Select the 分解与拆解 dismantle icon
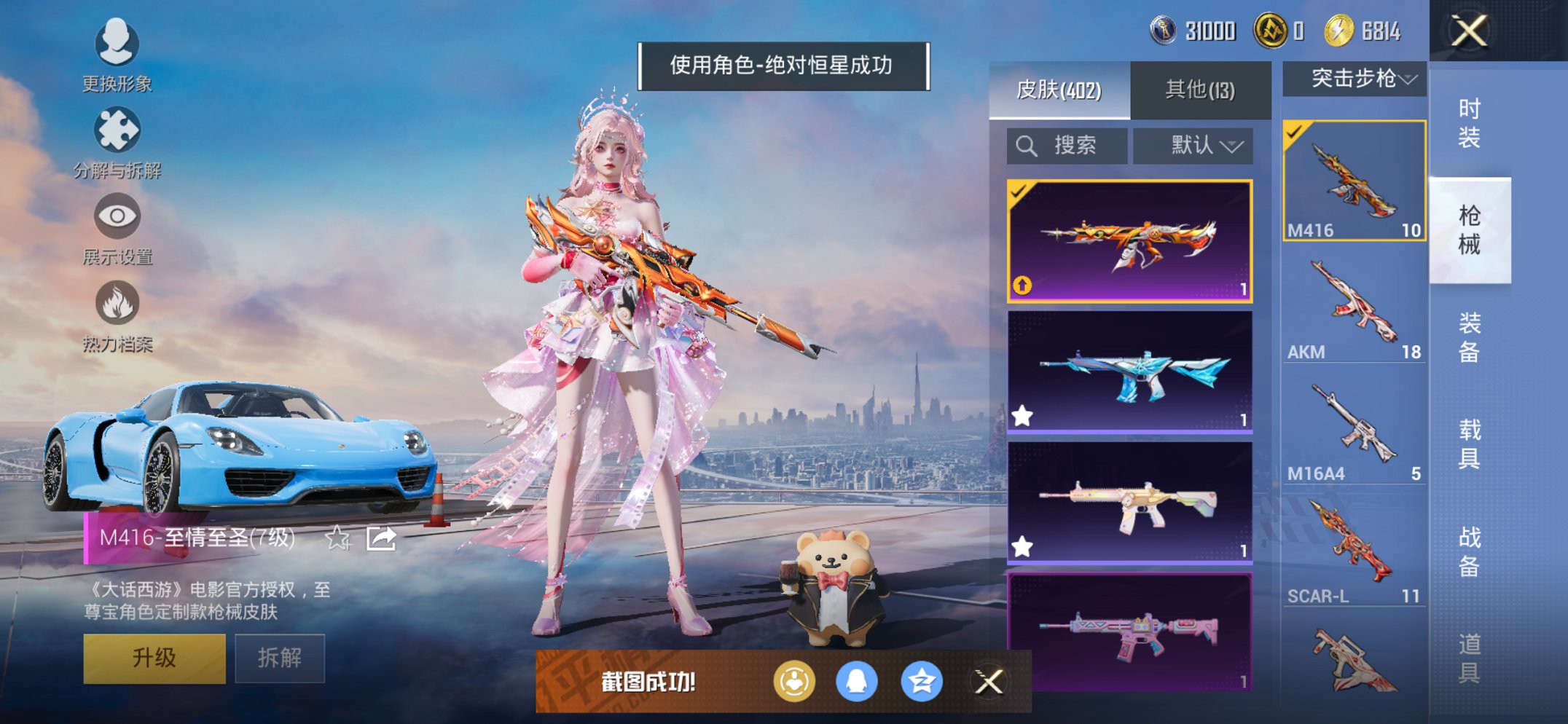 pyautogui.click(x=117, y=130)
